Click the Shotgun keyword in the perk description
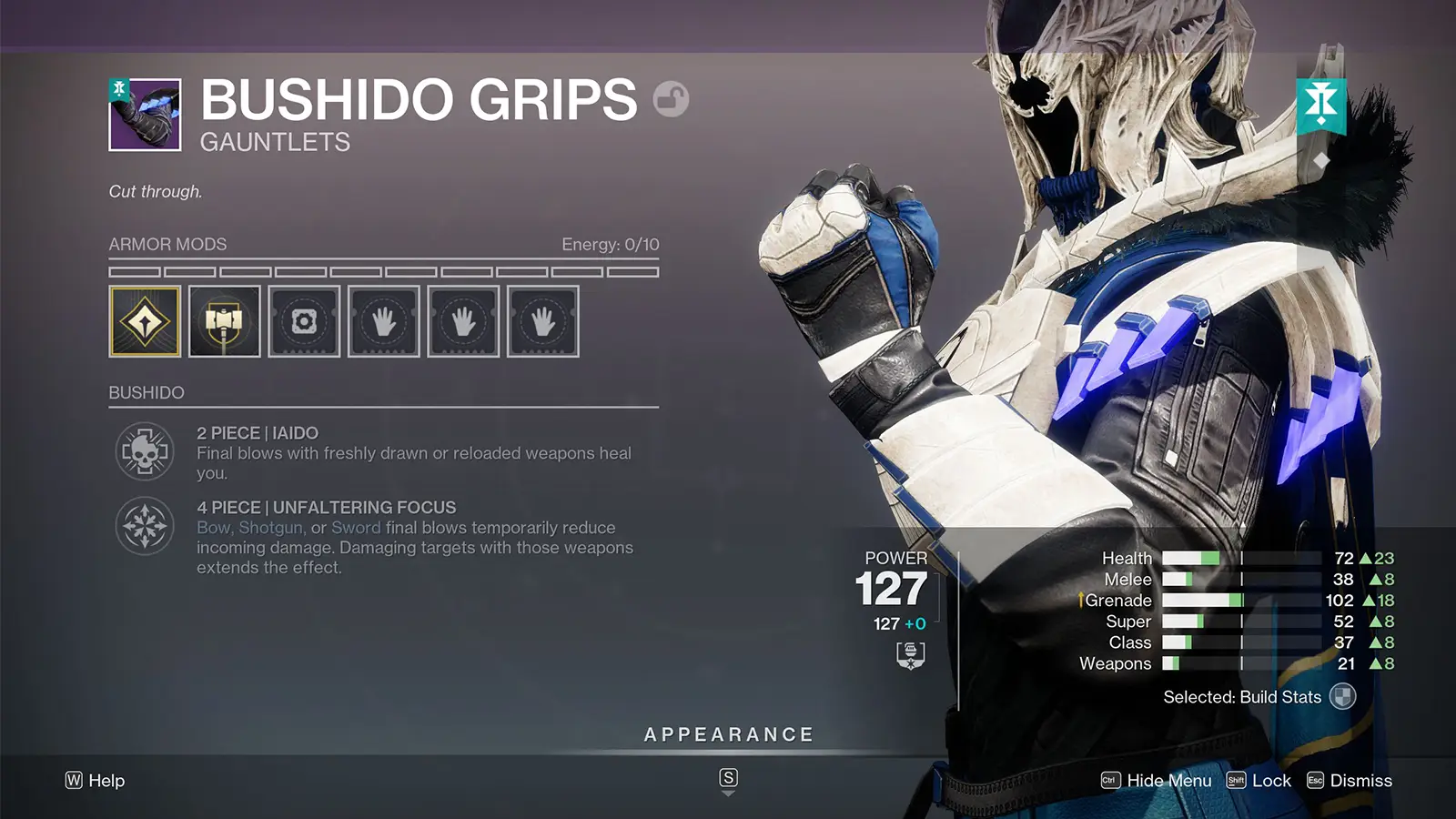 [273, 528]
